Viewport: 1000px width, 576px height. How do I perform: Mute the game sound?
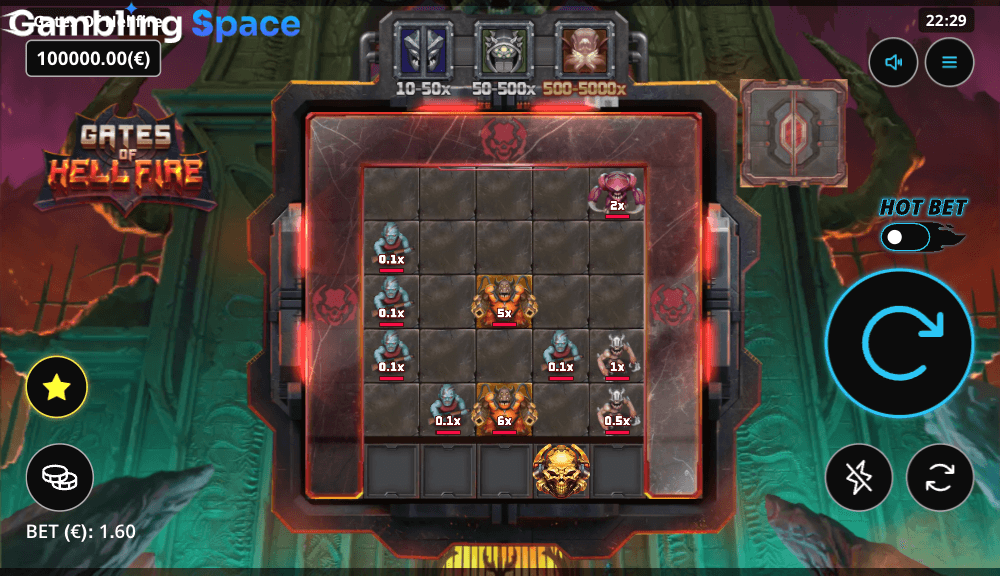[893, 62]
